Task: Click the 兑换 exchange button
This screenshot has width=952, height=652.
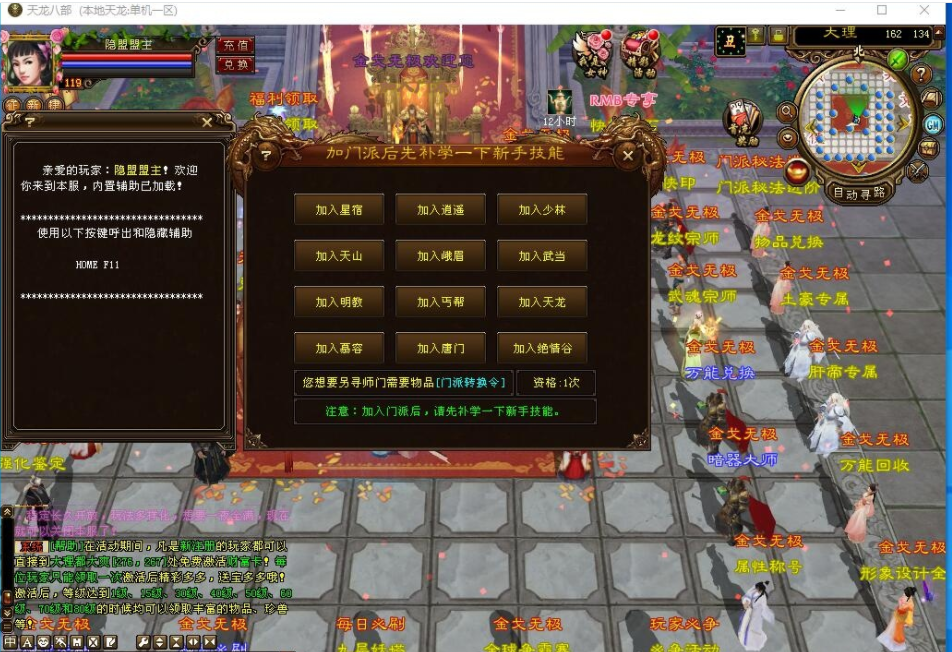Action: pyautogui.click(x=235, y=64)
